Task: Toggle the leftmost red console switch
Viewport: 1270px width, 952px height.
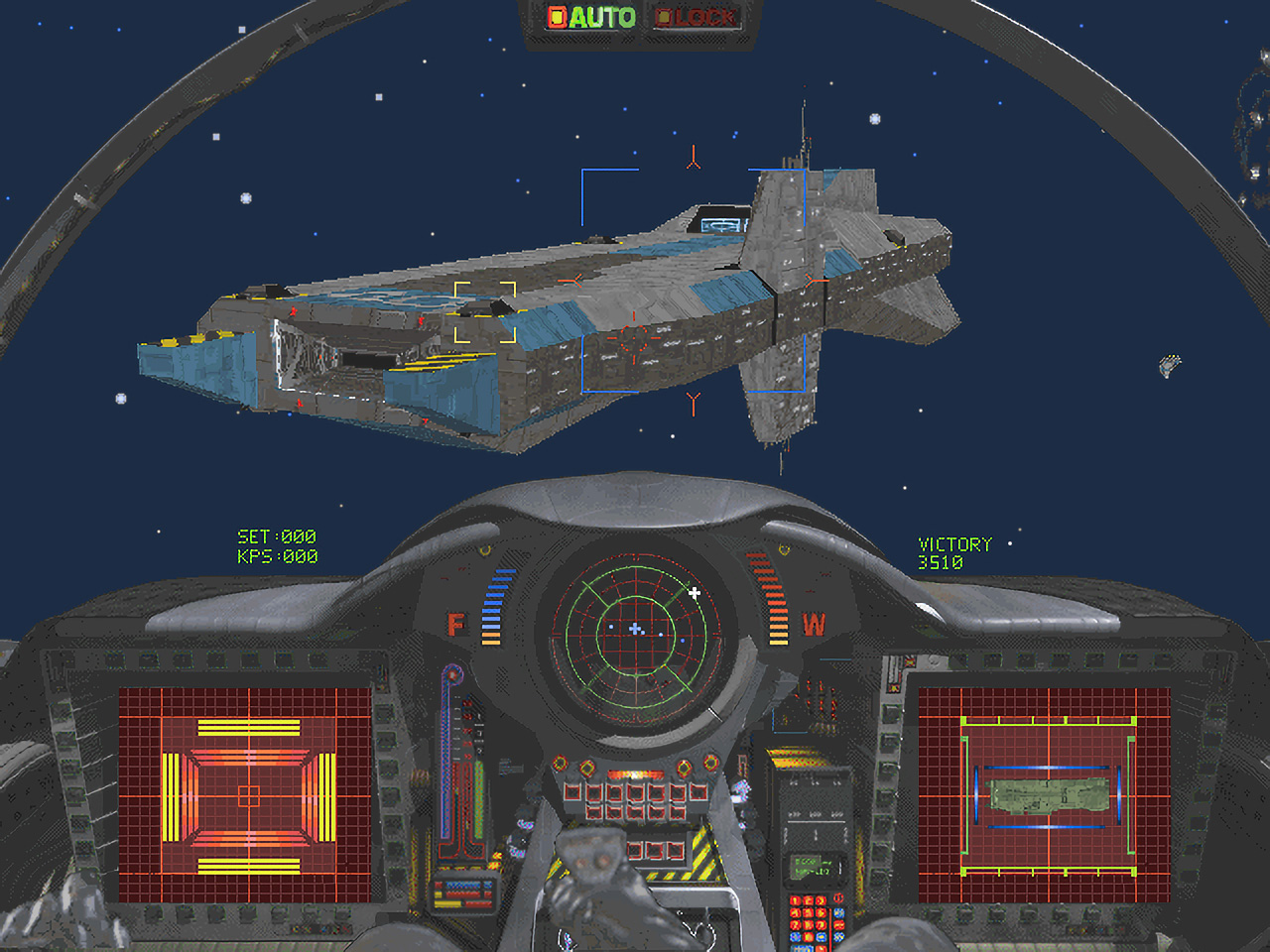Action: 573,793
